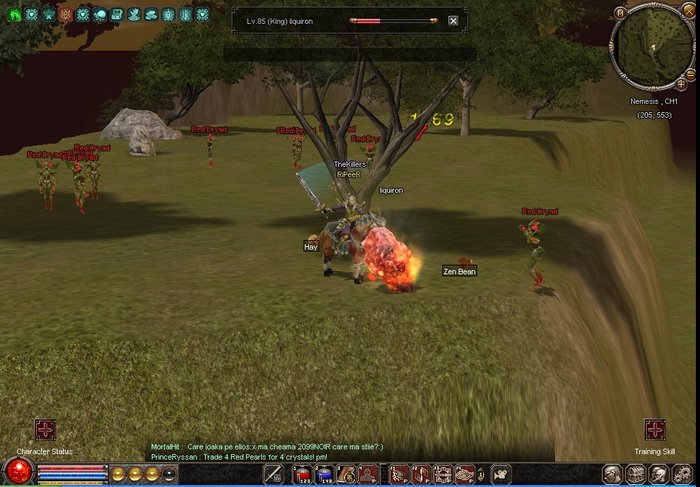Activate the sword skill in the quickslot bar
Screen dimensions: 700x487
click(x=273, y=475)
